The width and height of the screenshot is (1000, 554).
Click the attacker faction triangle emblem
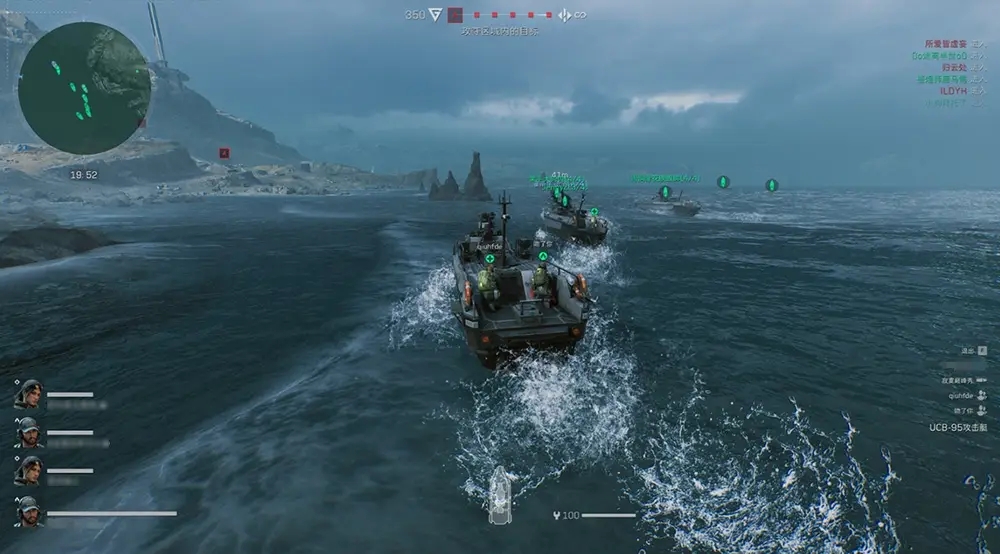tap(435, 15)
